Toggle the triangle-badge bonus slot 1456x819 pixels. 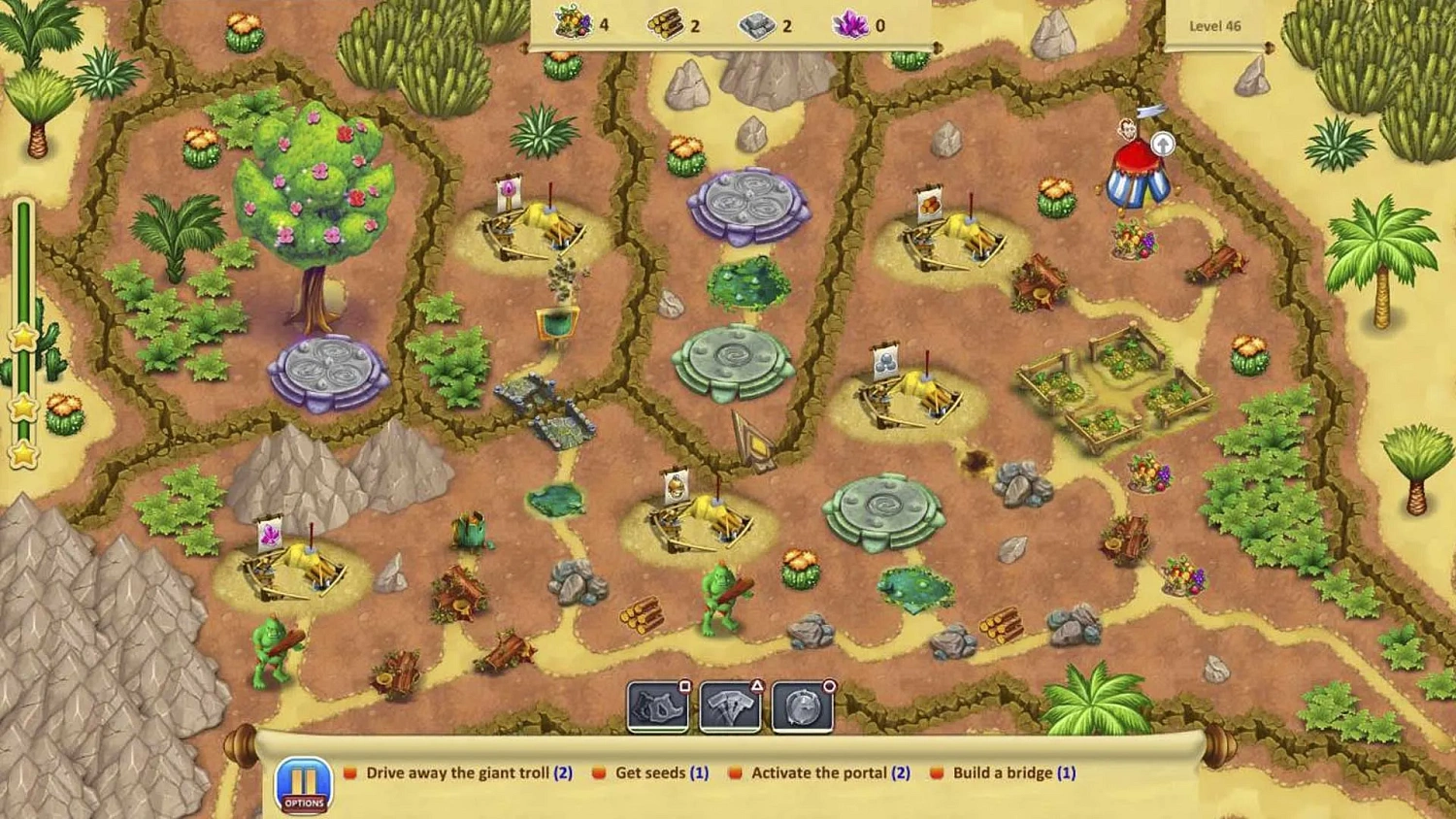click(x=756, y=685)
